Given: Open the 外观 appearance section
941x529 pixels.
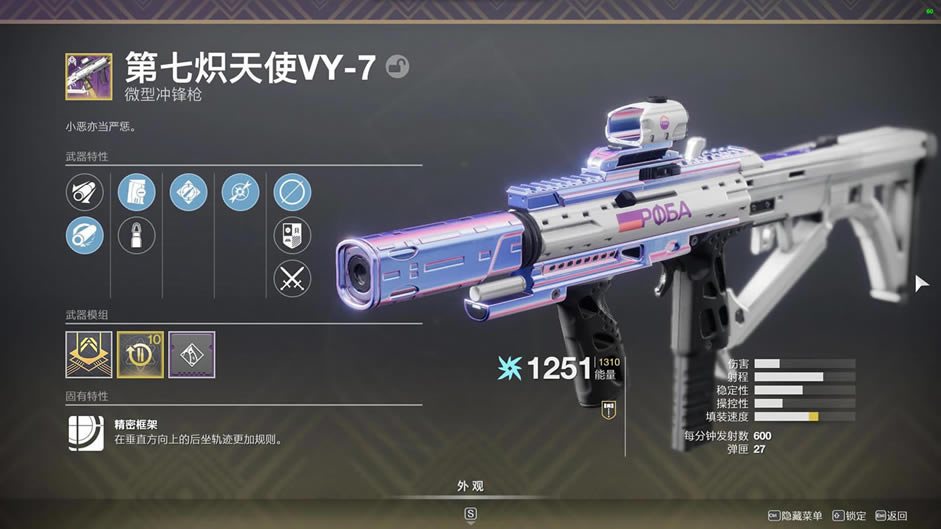Looking at the screenshot, I should pyautogui.click(x=470, y=487).
